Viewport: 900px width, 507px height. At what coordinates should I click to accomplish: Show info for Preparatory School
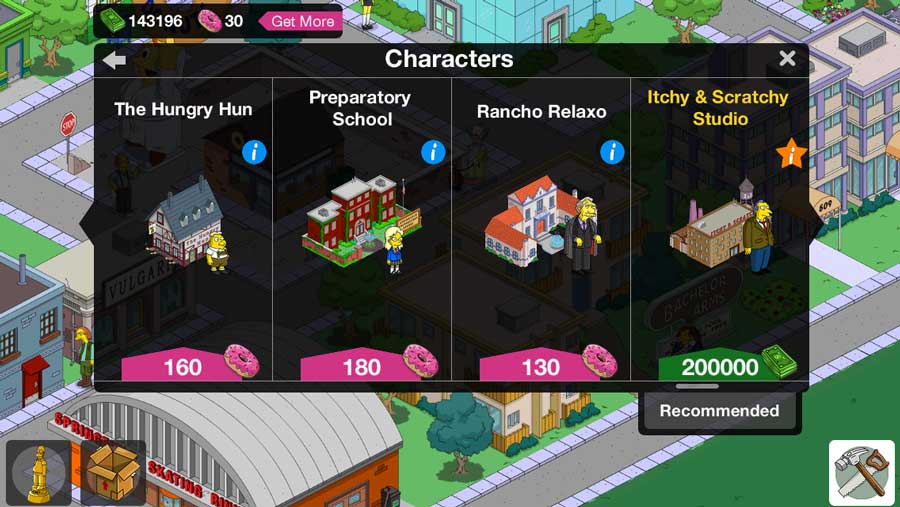coord(433,152)
